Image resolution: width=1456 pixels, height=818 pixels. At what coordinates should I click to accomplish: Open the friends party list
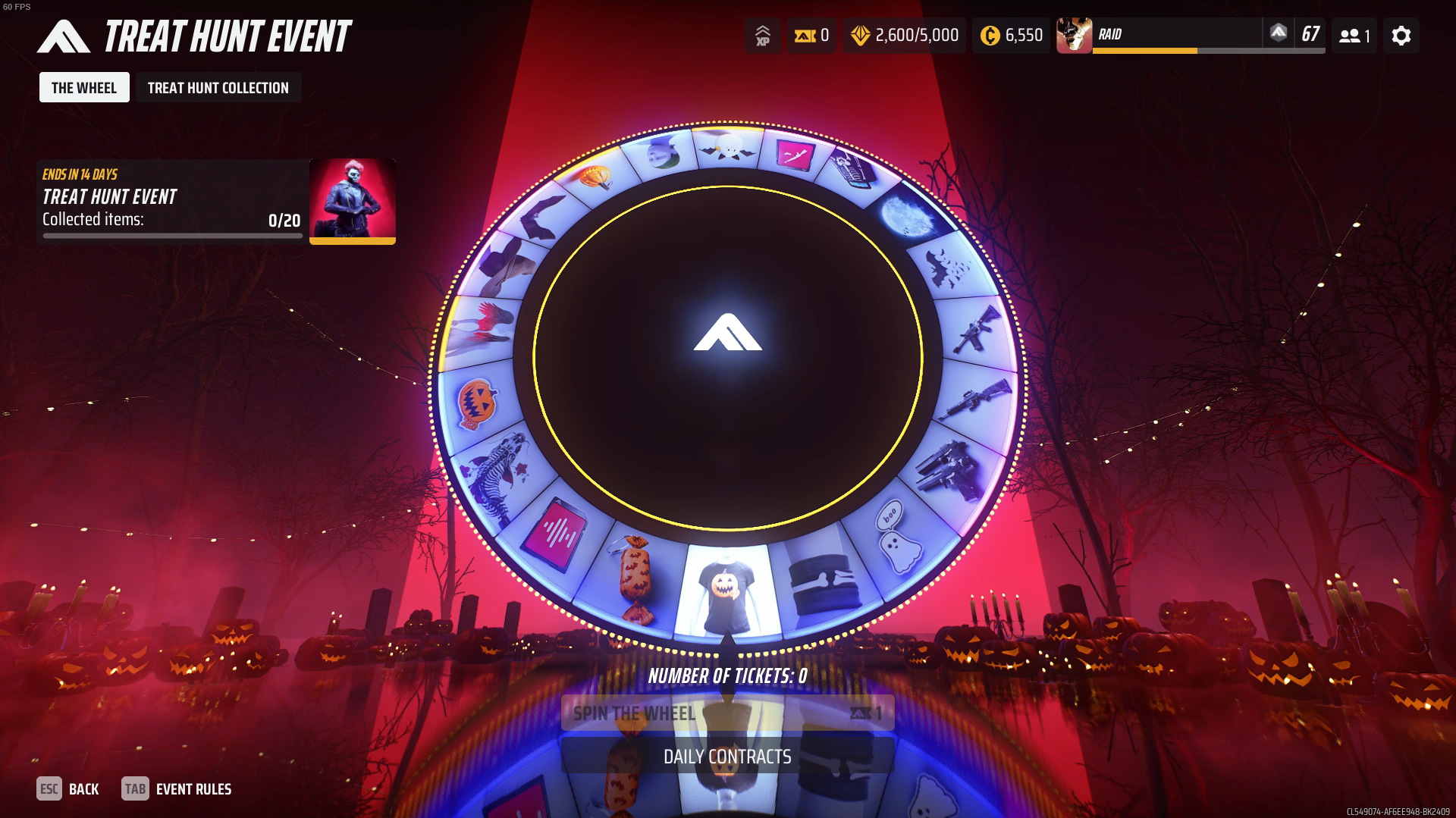pyautogui.click(x=1354, y=36)
